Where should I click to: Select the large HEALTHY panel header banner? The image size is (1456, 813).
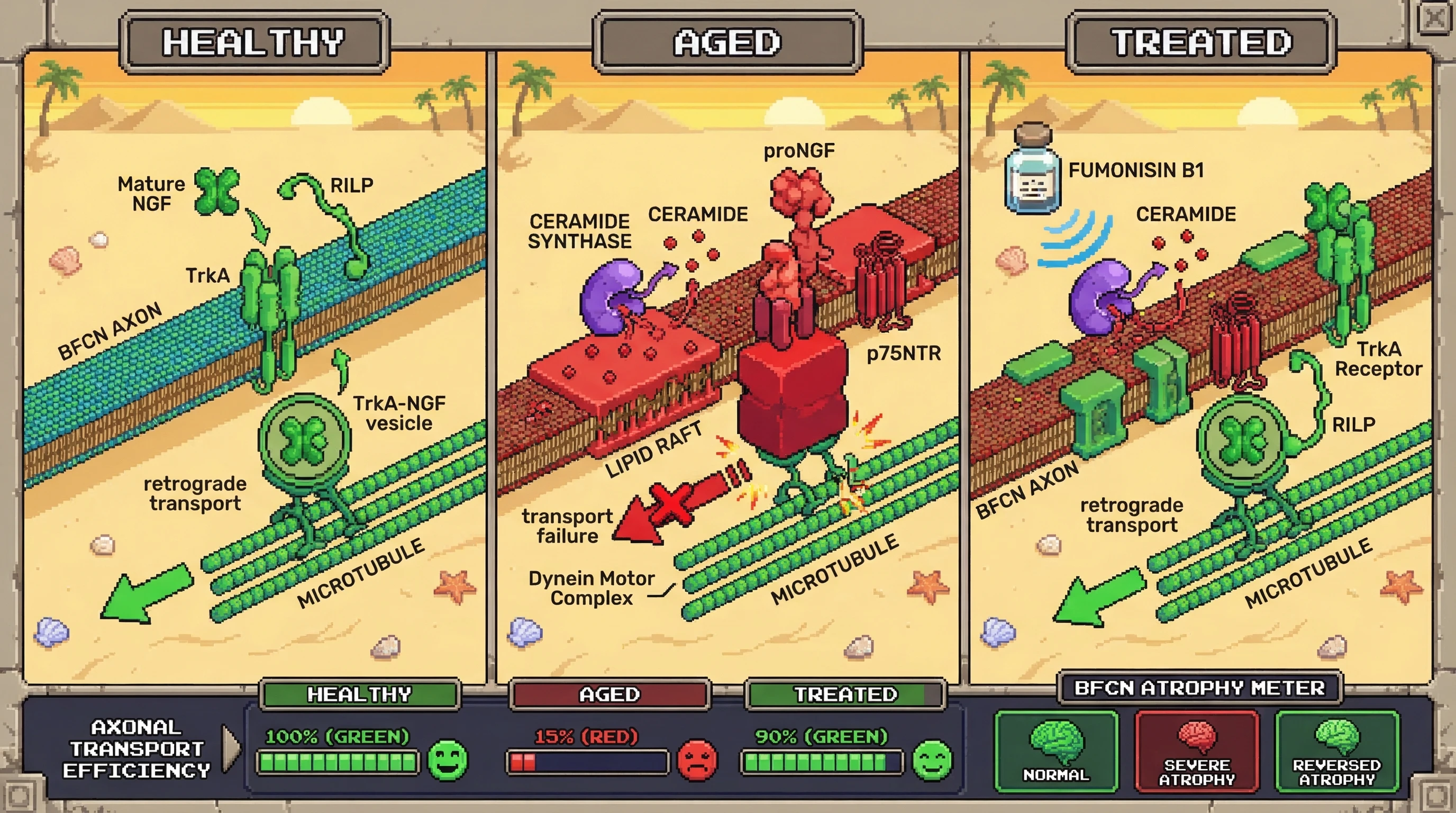[254, 42]
